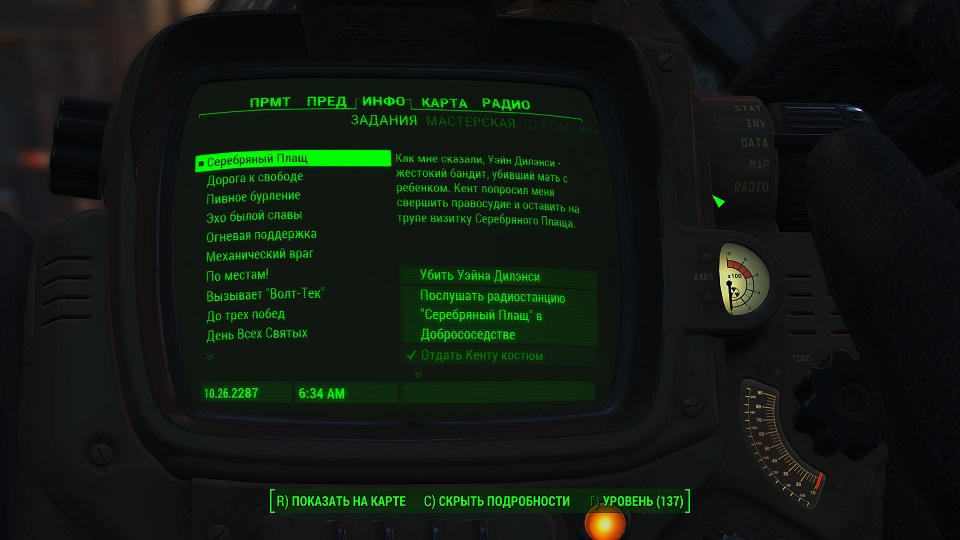960x540 pixels.
Task: Select the quest Механический враг
Action: click(x=259, y=255)
